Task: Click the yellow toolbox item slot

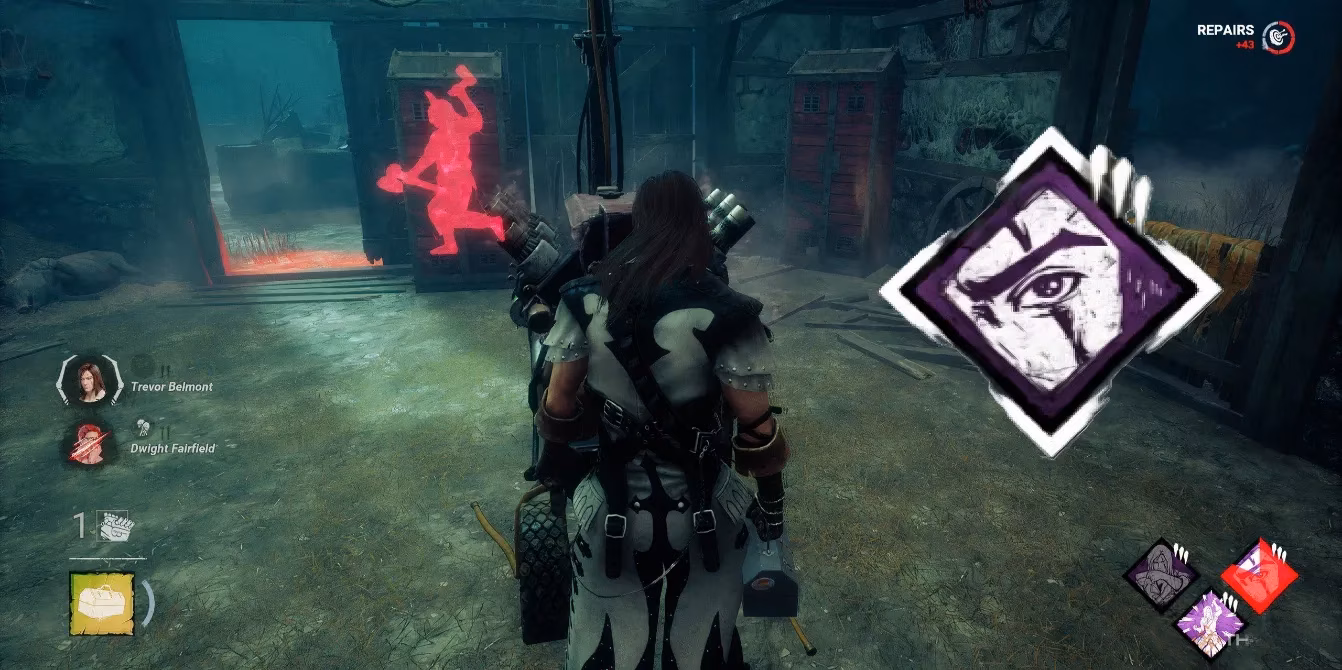Action: pos(102,602)
